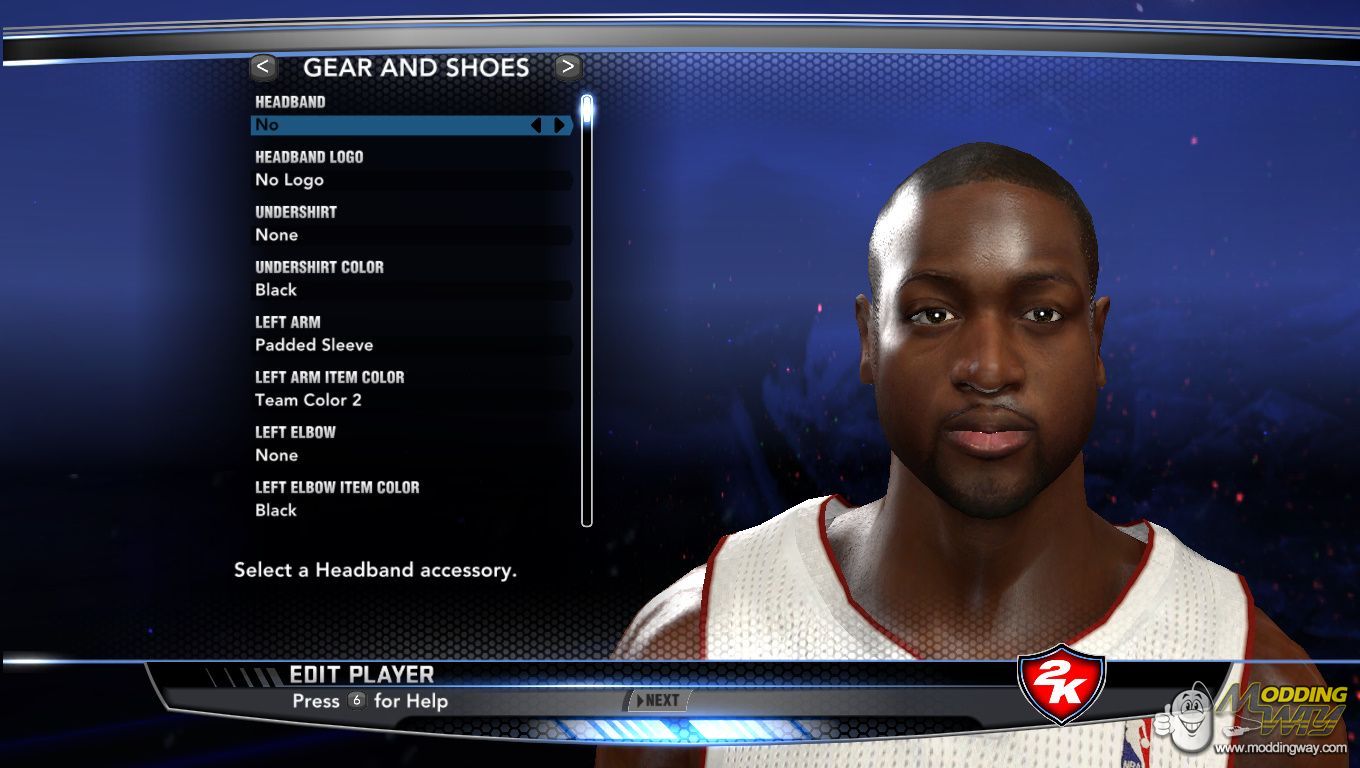
Task: Choose the Undershirt option row
Action: pos(410,235)
